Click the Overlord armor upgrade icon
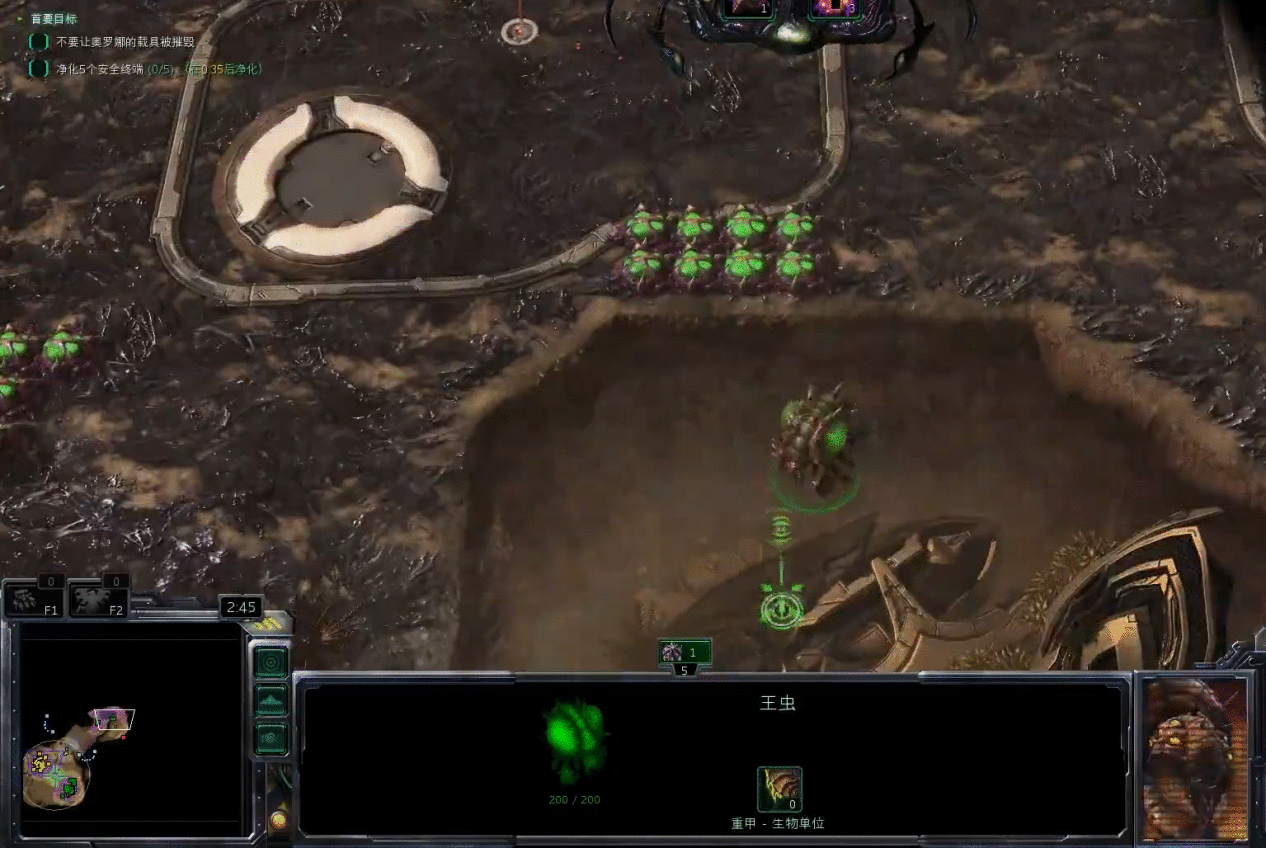The width and height of the screenshot is (1266, 848). tap(779, 789)
